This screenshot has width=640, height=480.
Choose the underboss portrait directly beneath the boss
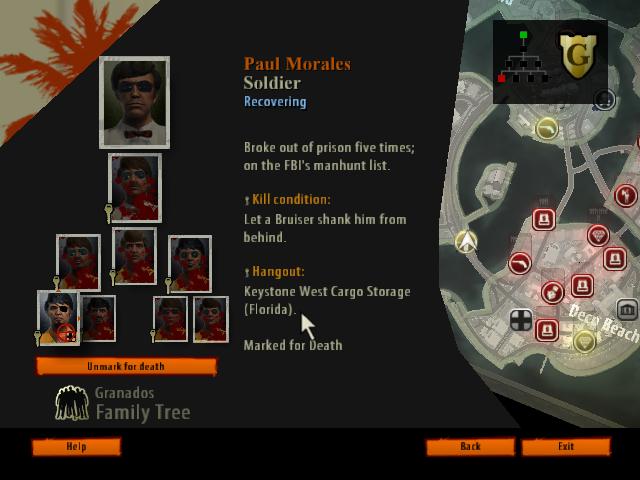coord(134,187)
